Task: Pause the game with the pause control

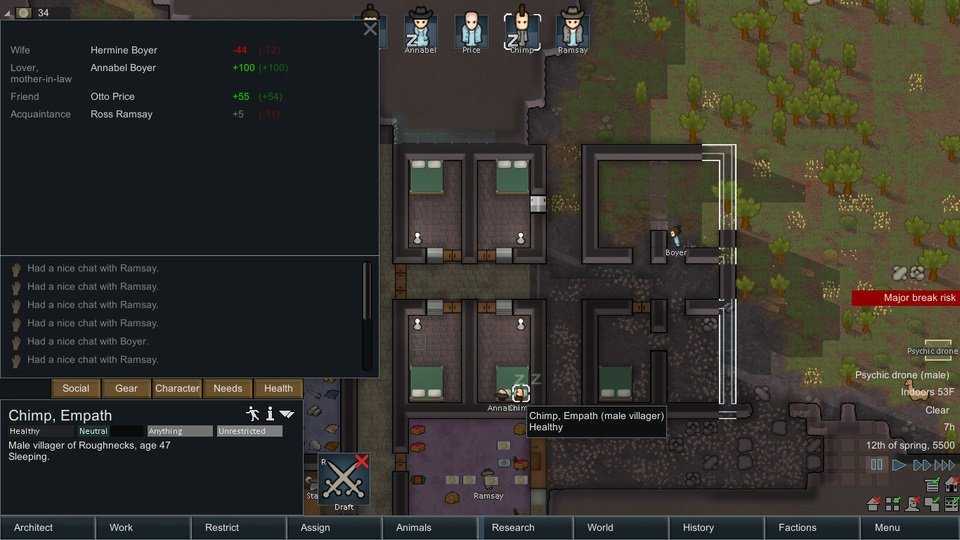Action: [877, 465]
